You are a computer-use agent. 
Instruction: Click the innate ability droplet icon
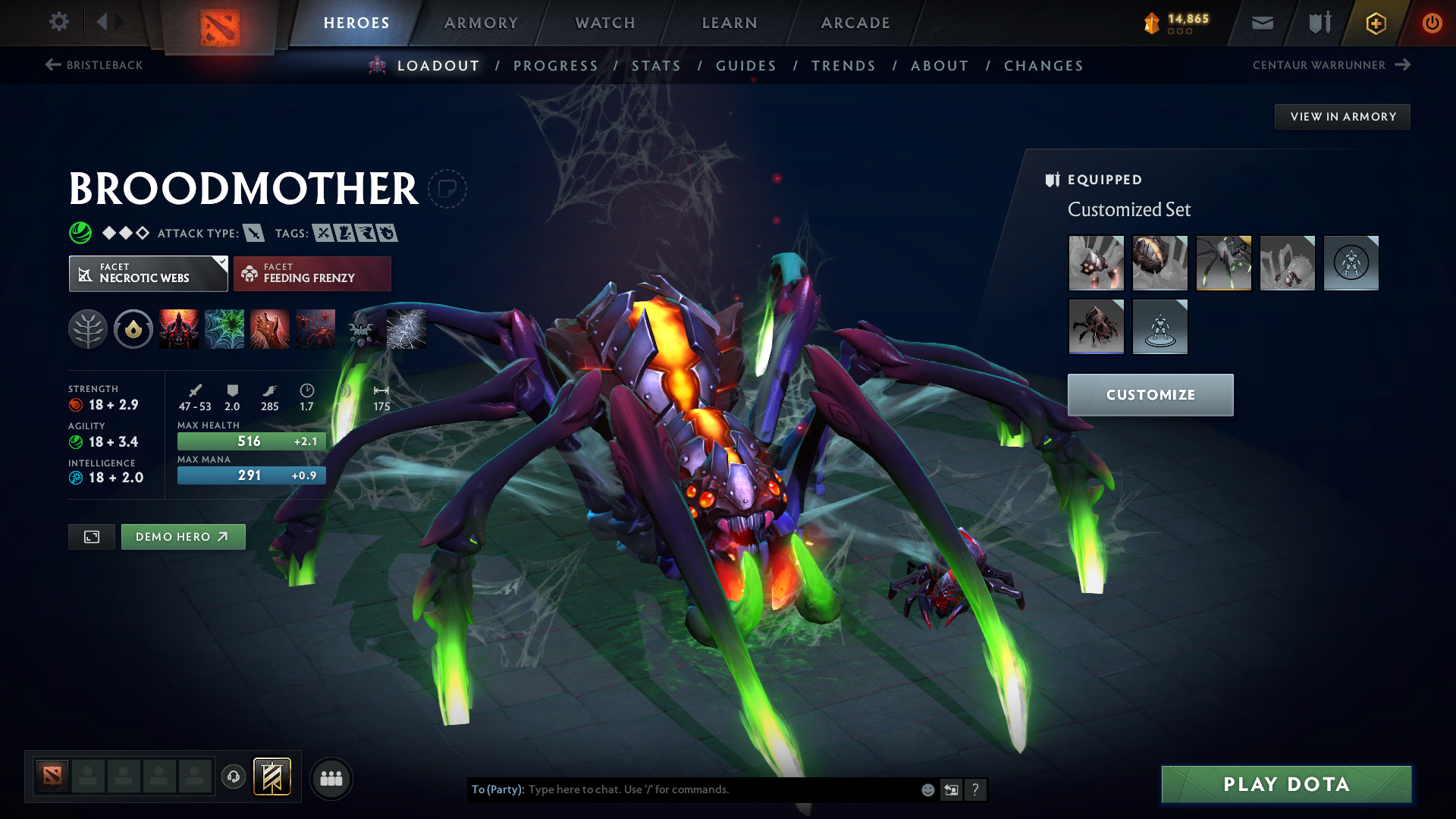coord(133,328)
